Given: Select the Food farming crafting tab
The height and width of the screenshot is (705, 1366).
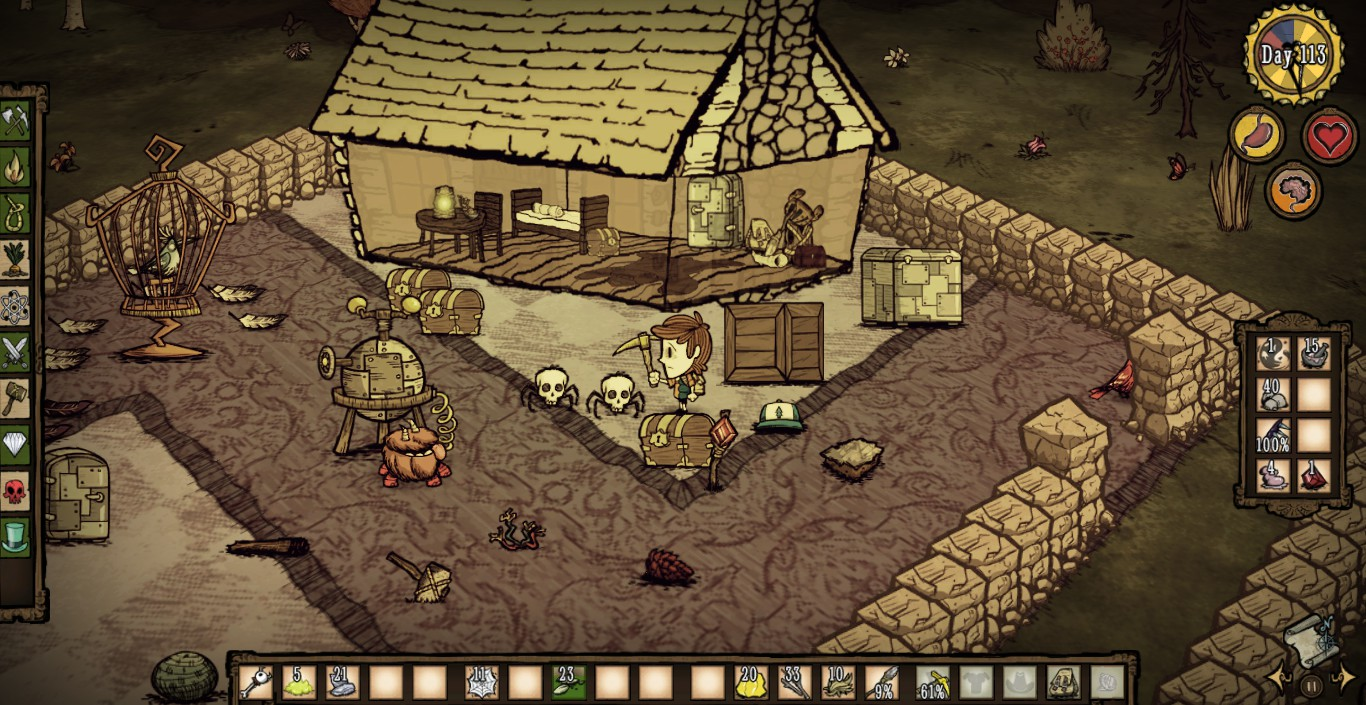Looking at the screenshot, I should click(16, 259).
